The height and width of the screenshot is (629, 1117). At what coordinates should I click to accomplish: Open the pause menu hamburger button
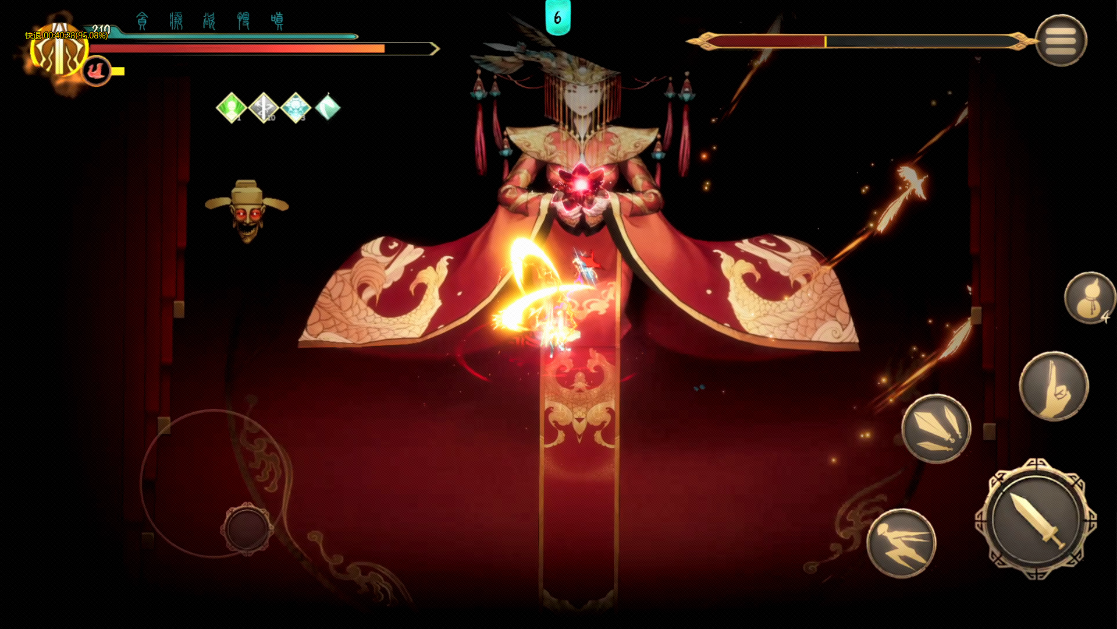click(x=1060, y=41)
